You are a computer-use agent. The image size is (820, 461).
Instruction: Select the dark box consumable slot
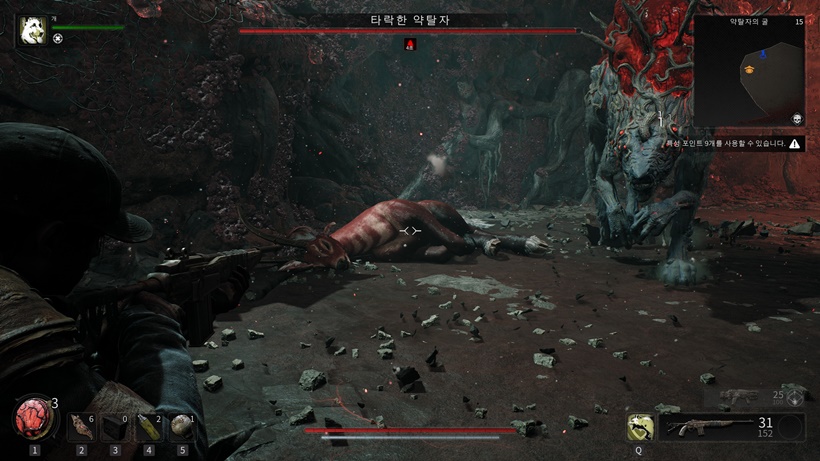pyautogui.click(x=115, y=427)
